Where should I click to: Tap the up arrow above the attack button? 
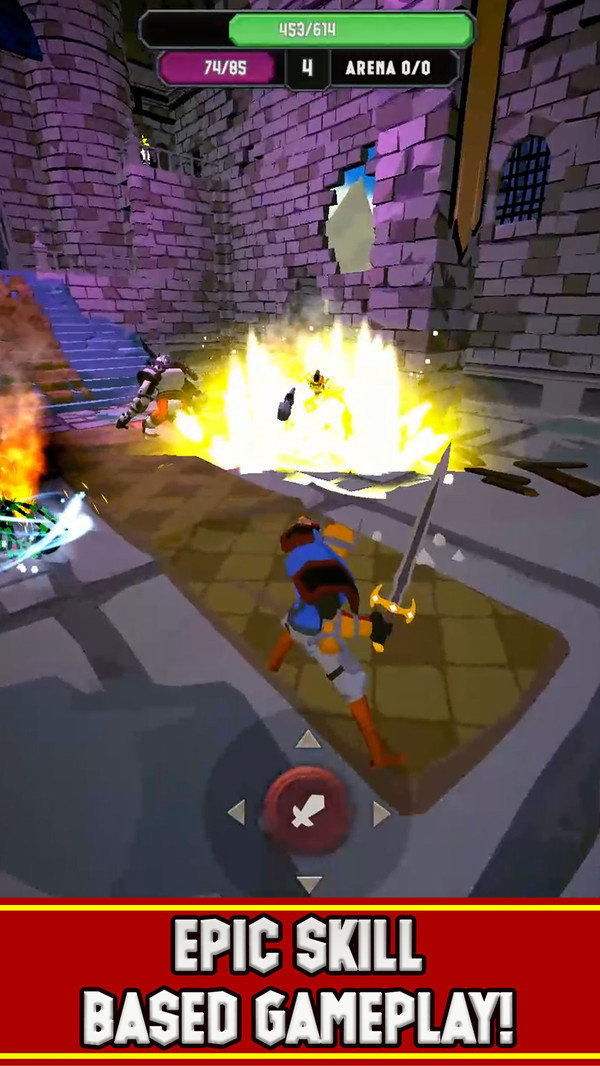coord(308,741)
